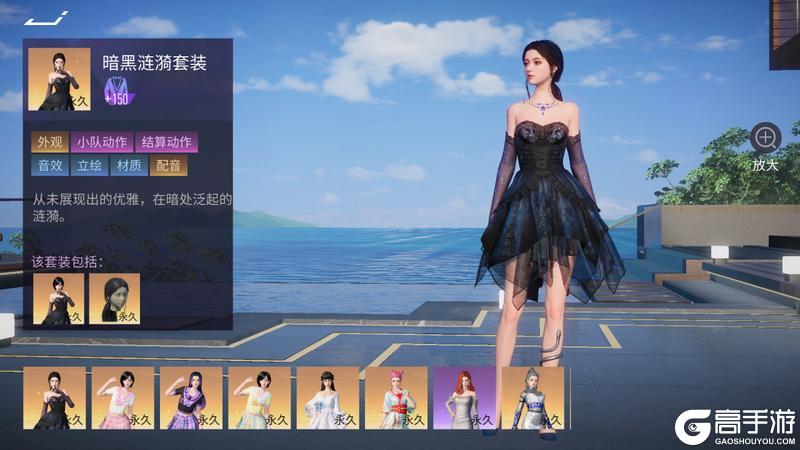Pick the pink-haired kimono outfit
The image size is (800, 450).
pos(396,398)
